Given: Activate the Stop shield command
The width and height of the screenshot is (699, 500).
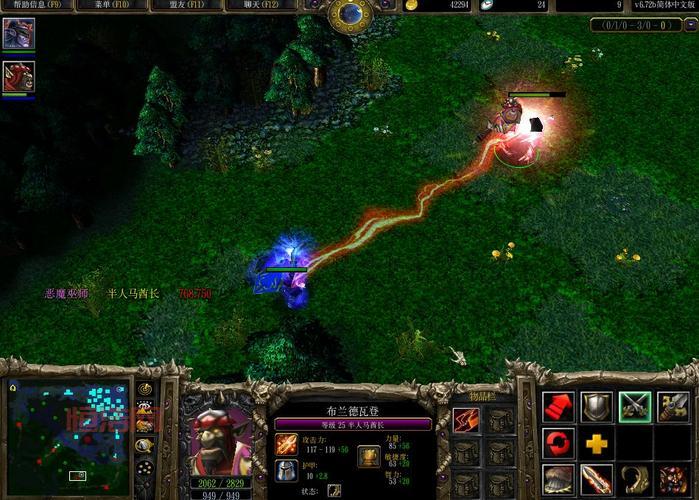Looking at the screenshot, I should point(596,406).
